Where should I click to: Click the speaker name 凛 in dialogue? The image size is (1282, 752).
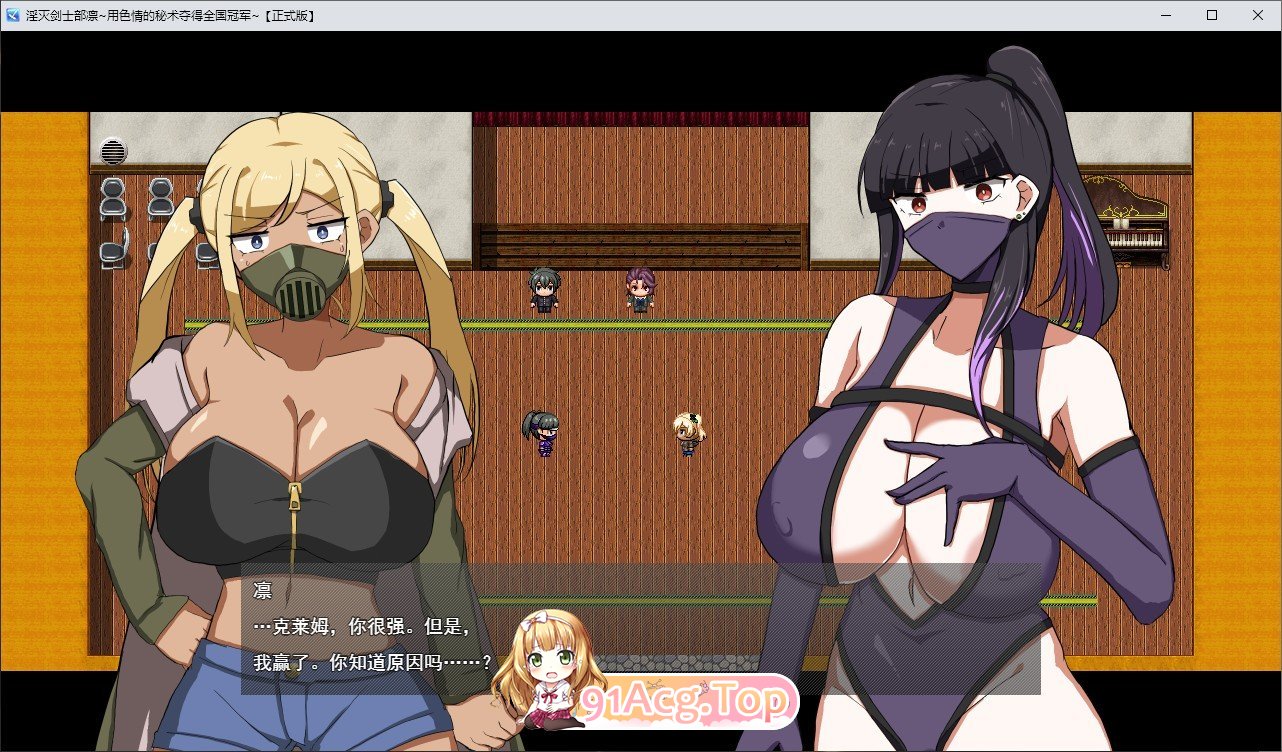point(260,590)
